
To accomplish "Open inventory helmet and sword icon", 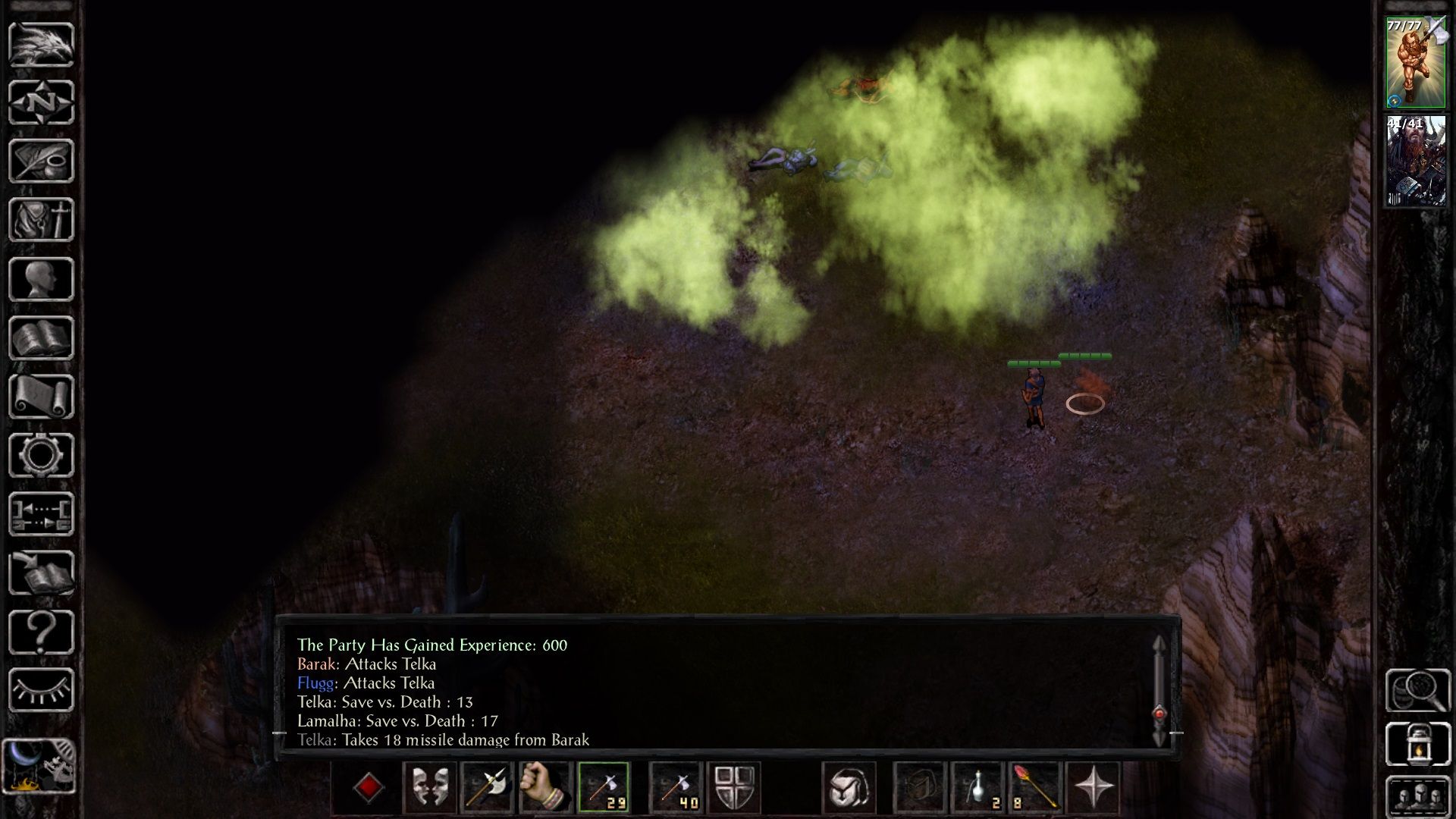I will tap(41, 220).
